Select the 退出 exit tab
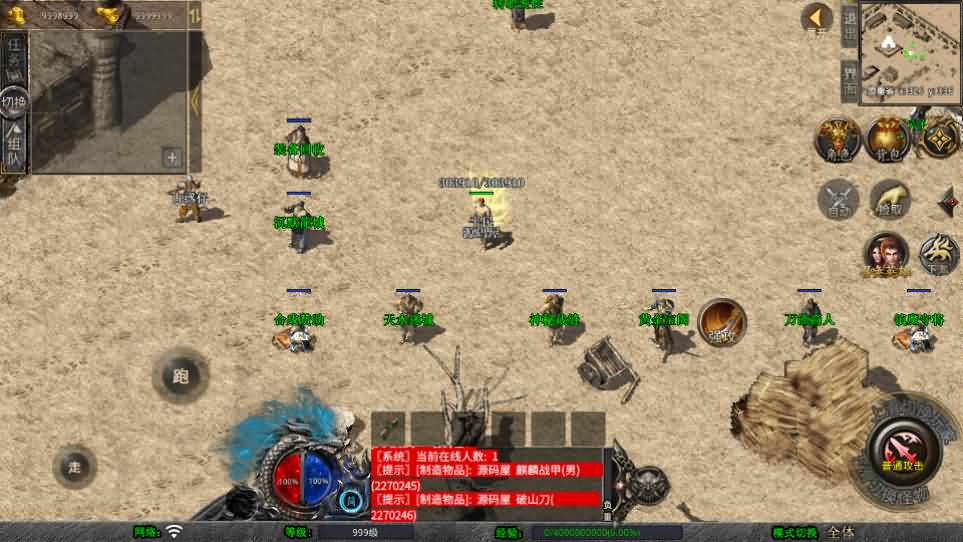963x542 pixels. click(849, 25)
